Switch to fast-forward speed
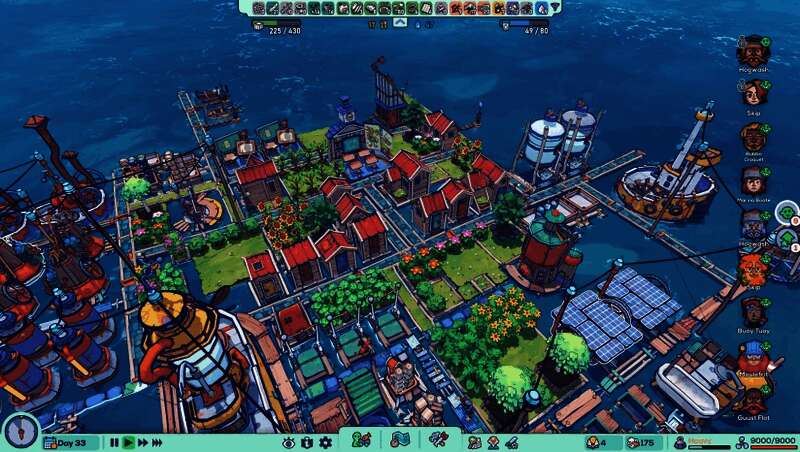Screen dimensions: 800x452 click(144, 442)
